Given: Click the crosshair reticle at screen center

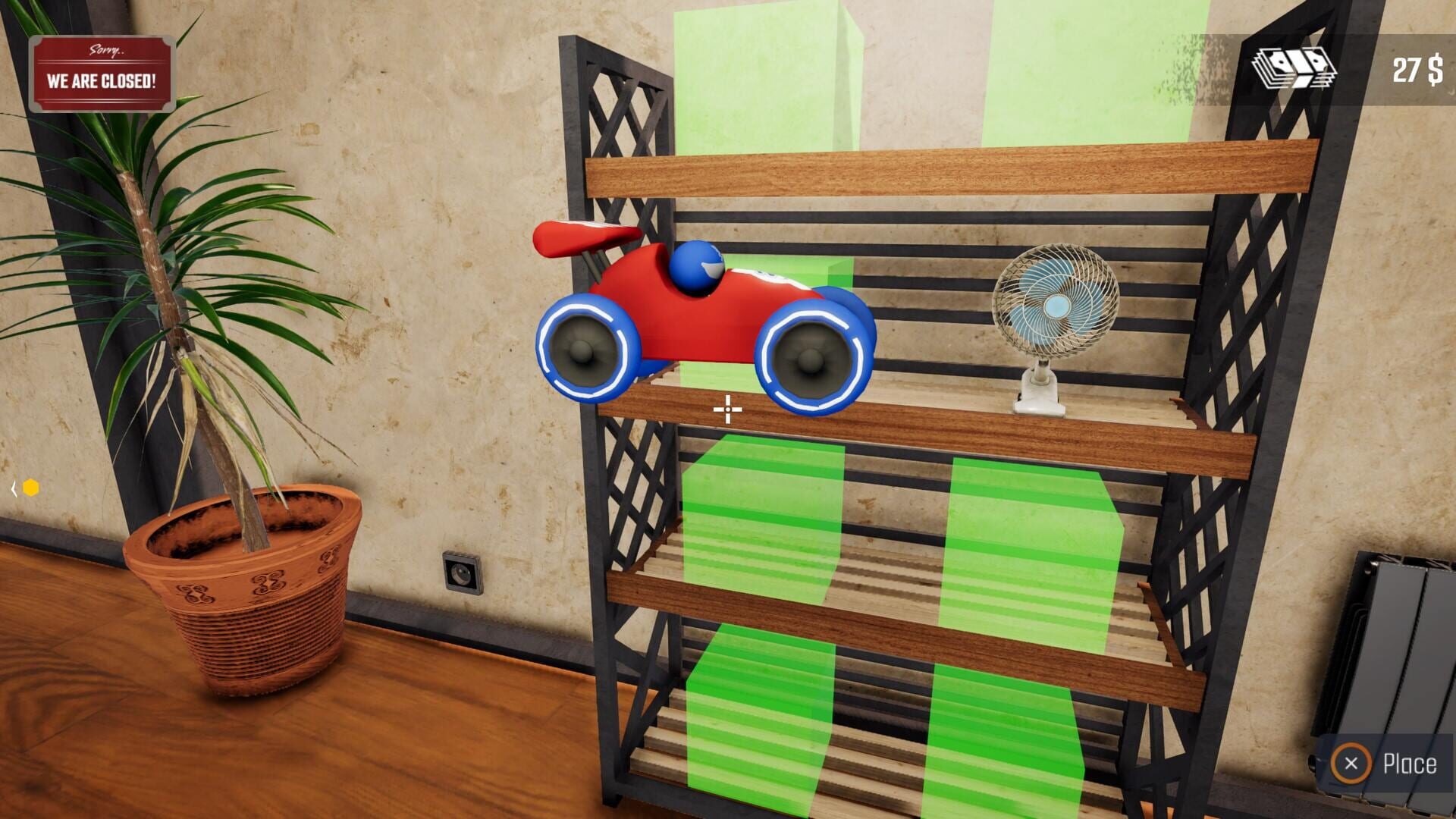Looking at the screenshot, I should click(x=726, y=409).
